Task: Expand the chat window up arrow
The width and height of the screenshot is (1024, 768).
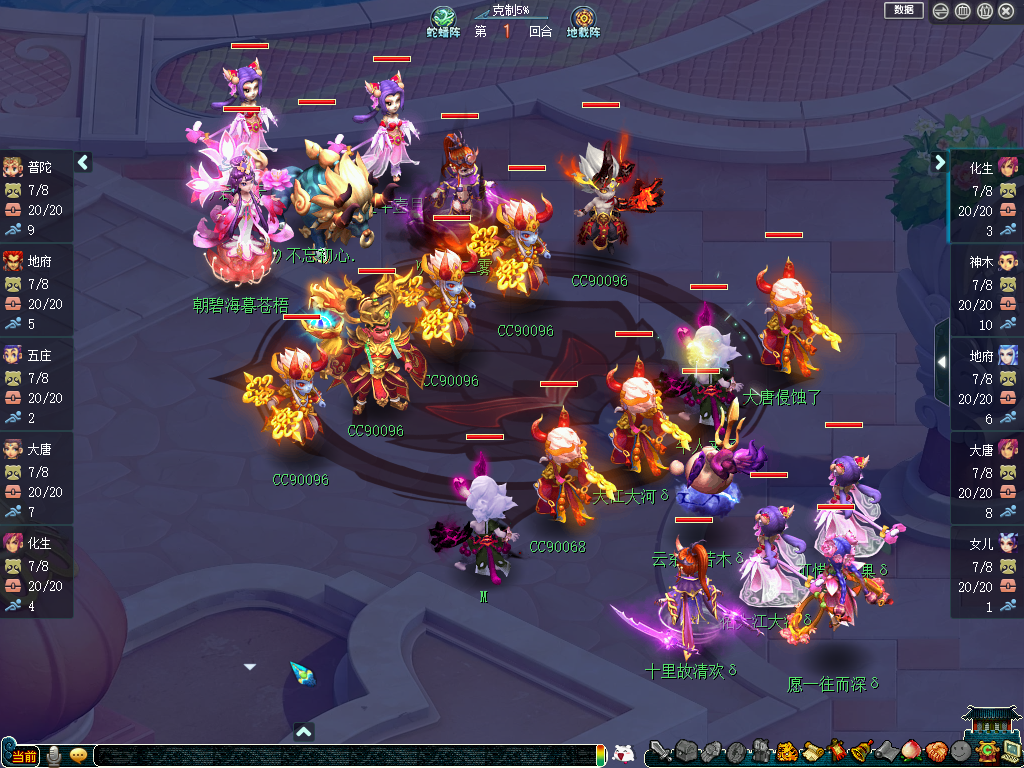Action: 304,731
